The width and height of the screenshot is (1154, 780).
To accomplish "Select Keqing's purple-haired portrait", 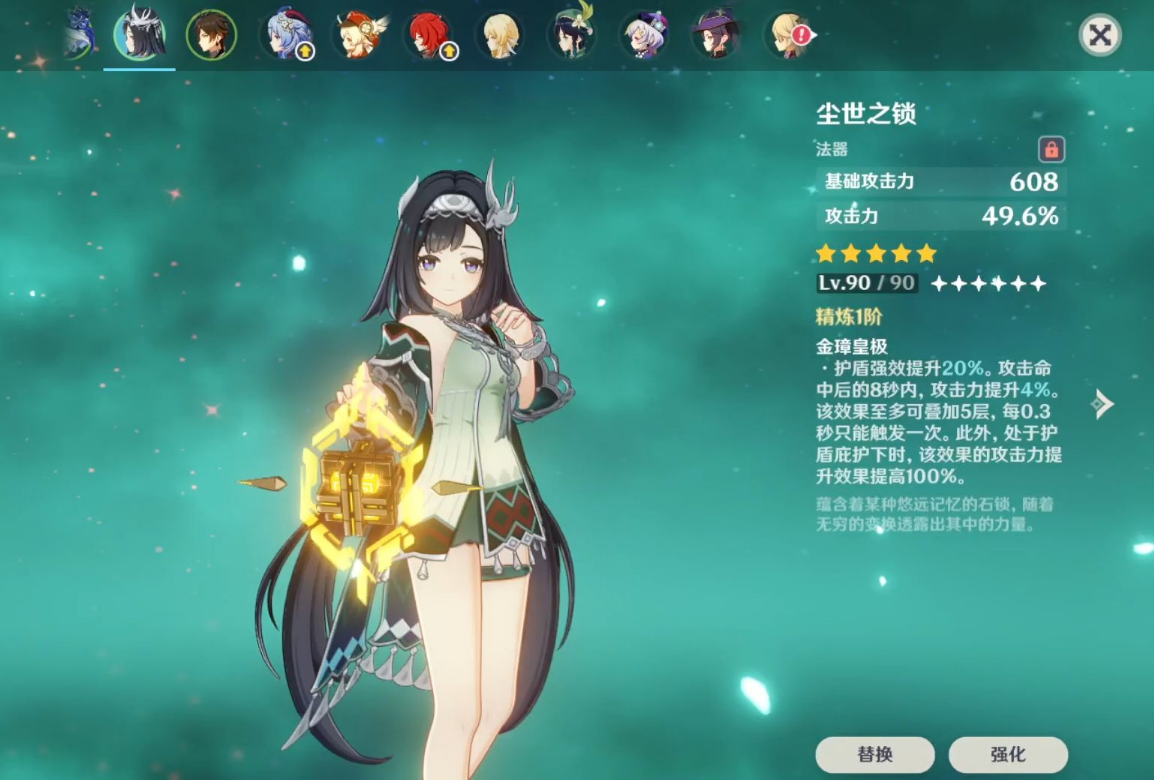I will (644, 35).
